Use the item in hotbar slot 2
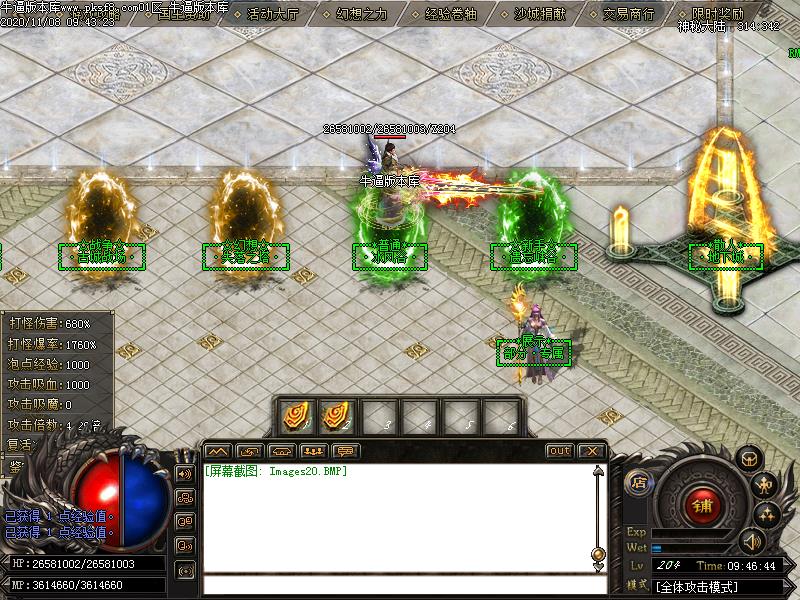The height and width of the screenshot is (600, 800). pyautogui.click(x=335, y=415)
